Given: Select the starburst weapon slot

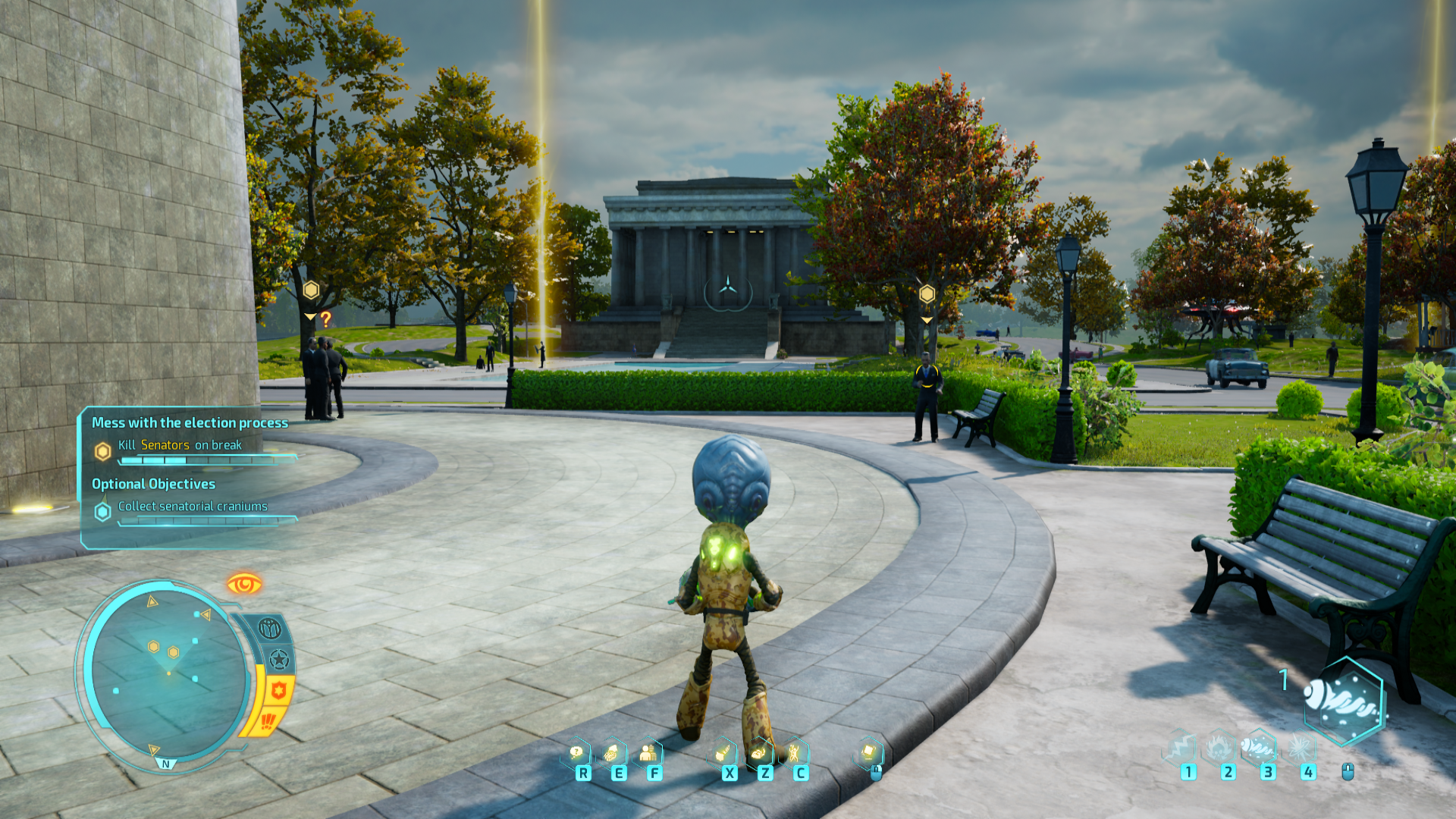Looking at the screenshot, I should (x=1300, y=748).
